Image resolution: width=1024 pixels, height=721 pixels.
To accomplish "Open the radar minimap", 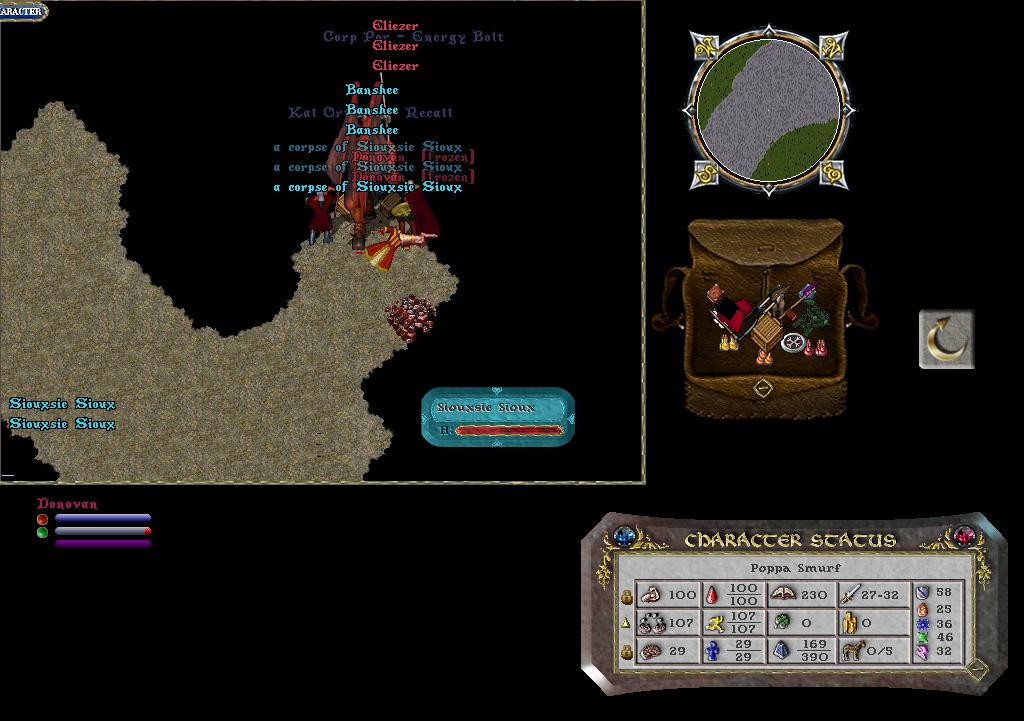I will (x=768, y=108).
